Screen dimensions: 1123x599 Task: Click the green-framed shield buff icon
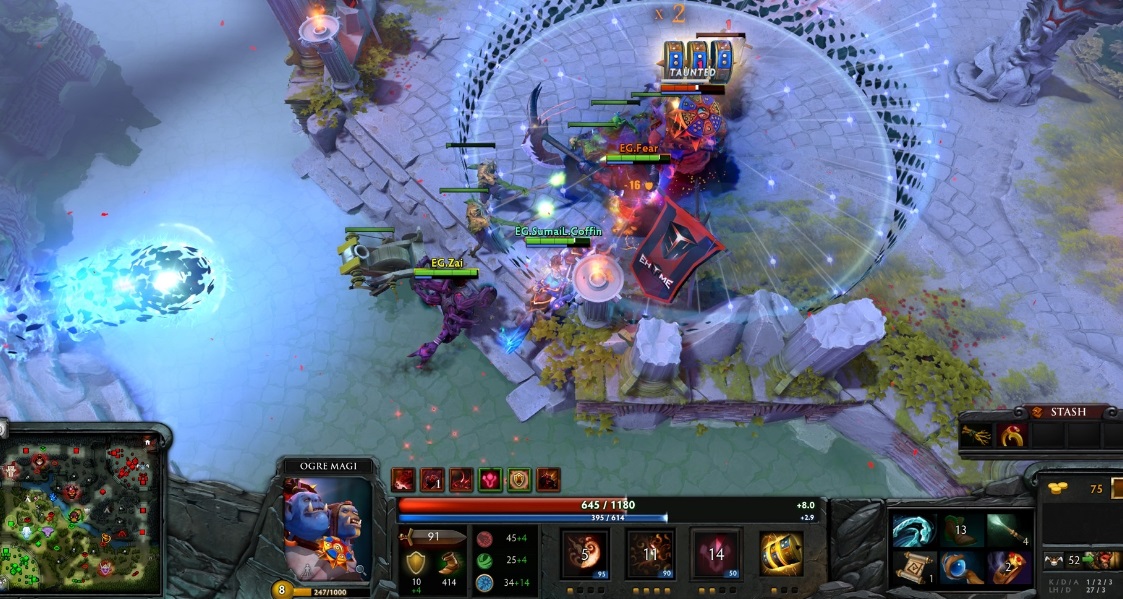(519, 479)
